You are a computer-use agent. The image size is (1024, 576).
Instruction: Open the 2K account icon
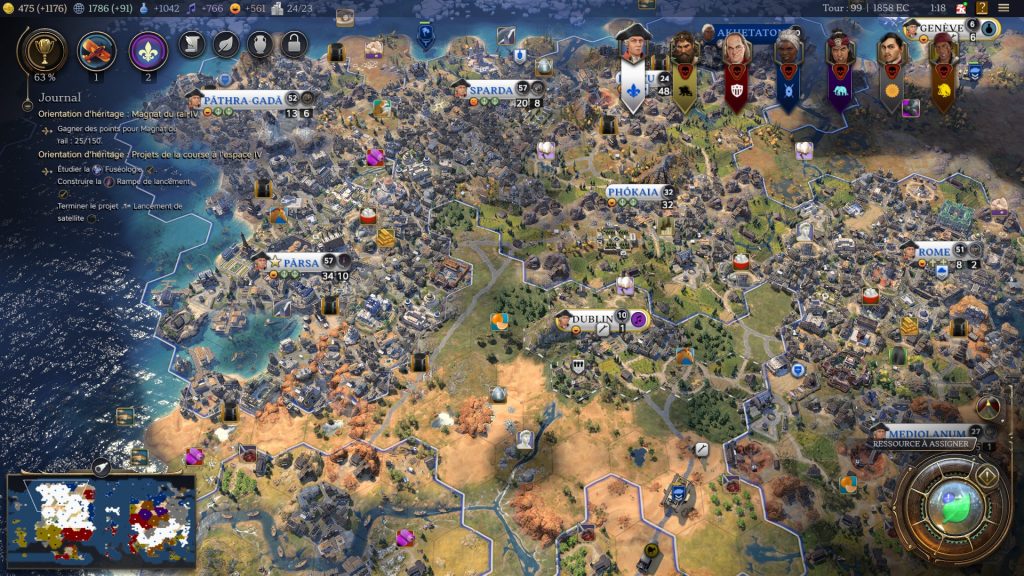pos(960,8)
